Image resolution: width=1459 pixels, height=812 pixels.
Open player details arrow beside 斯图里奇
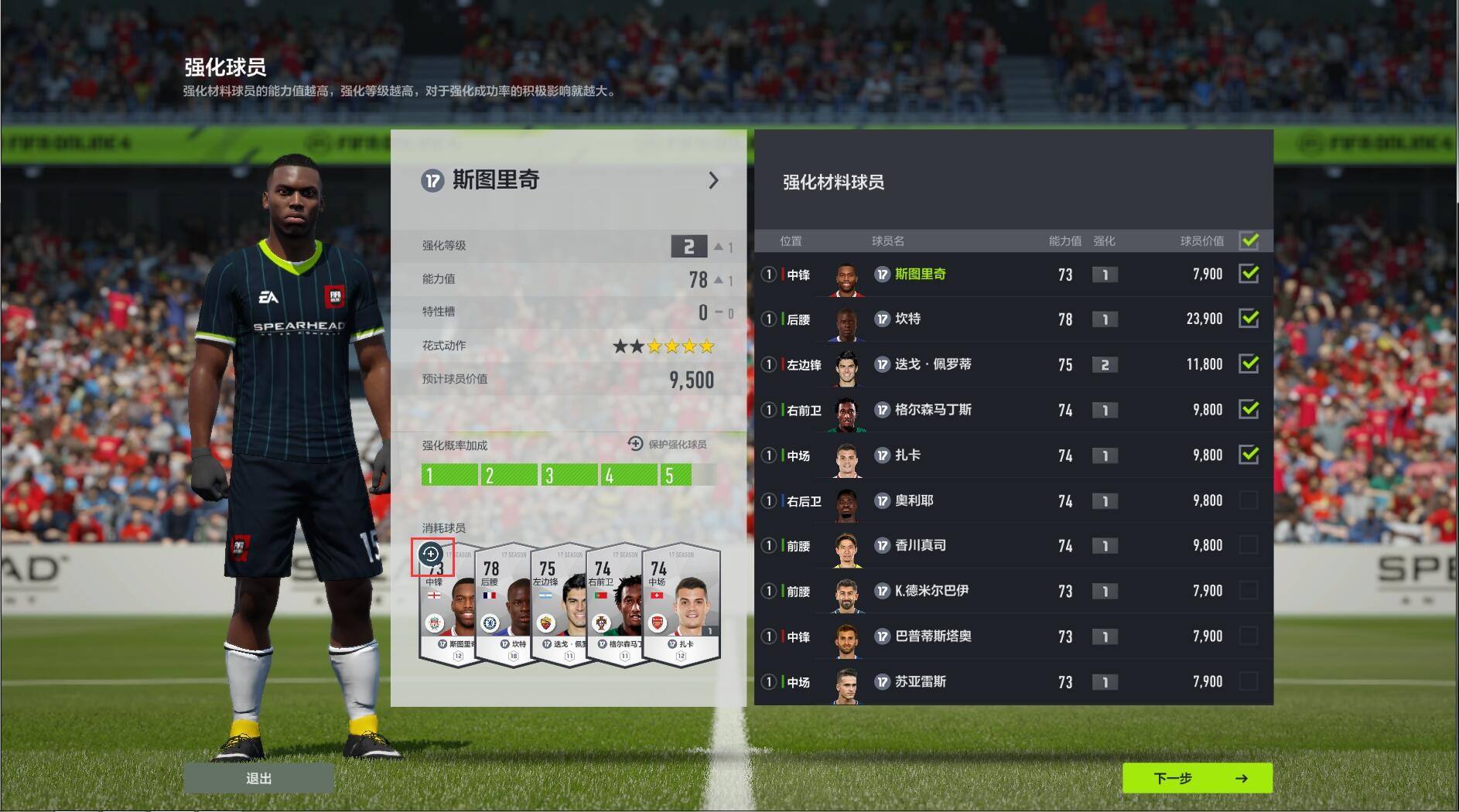pos(713,181)
